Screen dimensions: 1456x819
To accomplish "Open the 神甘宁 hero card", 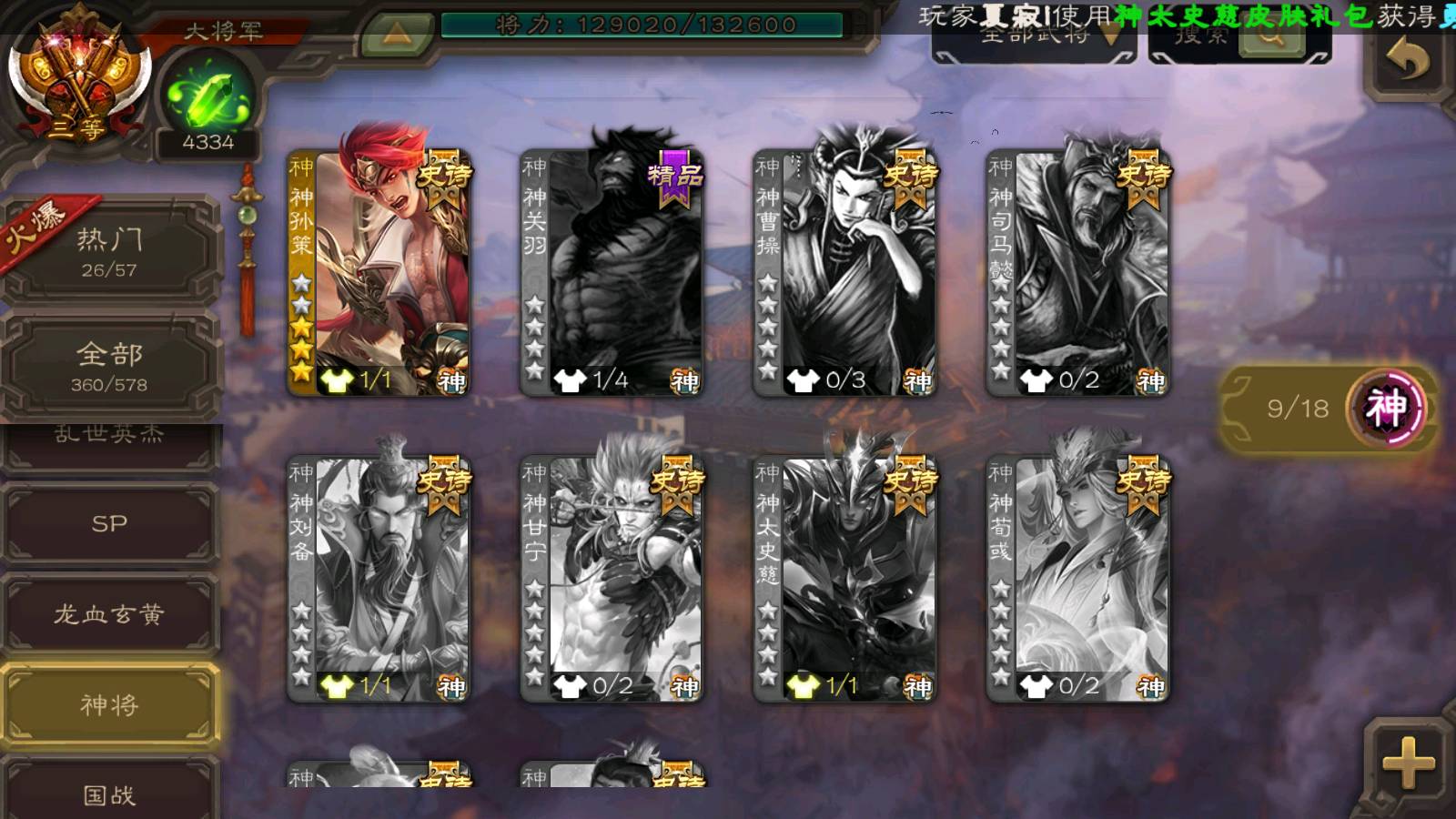I will point(612,579).
